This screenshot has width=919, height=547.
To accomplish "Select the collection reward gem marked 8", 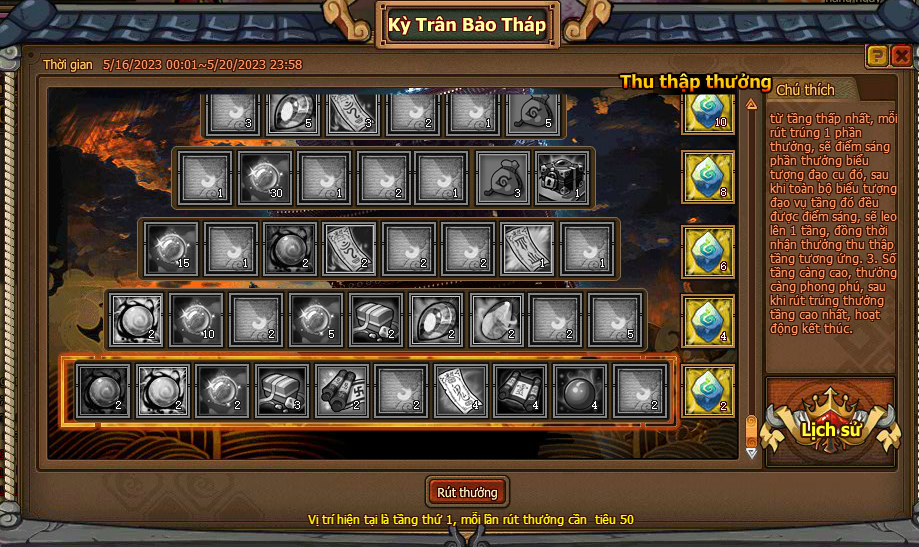I will pos(708,177).
